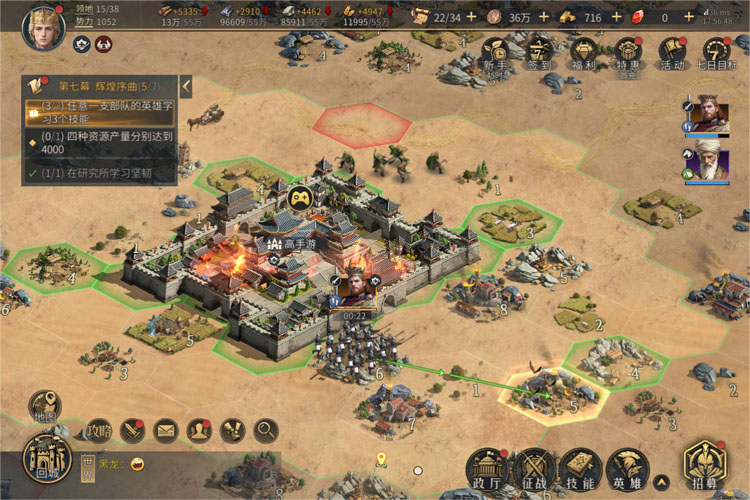The image size is (750, 500).
Task: Open the 招募 recruit menu
Action: pos(704,465)
